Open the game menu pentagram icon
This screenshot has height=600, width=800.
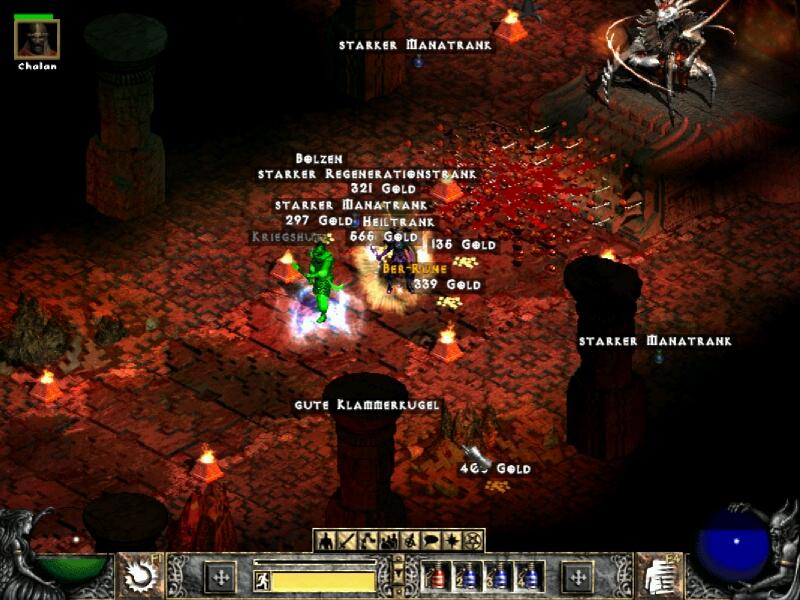[x=474, y=541]
